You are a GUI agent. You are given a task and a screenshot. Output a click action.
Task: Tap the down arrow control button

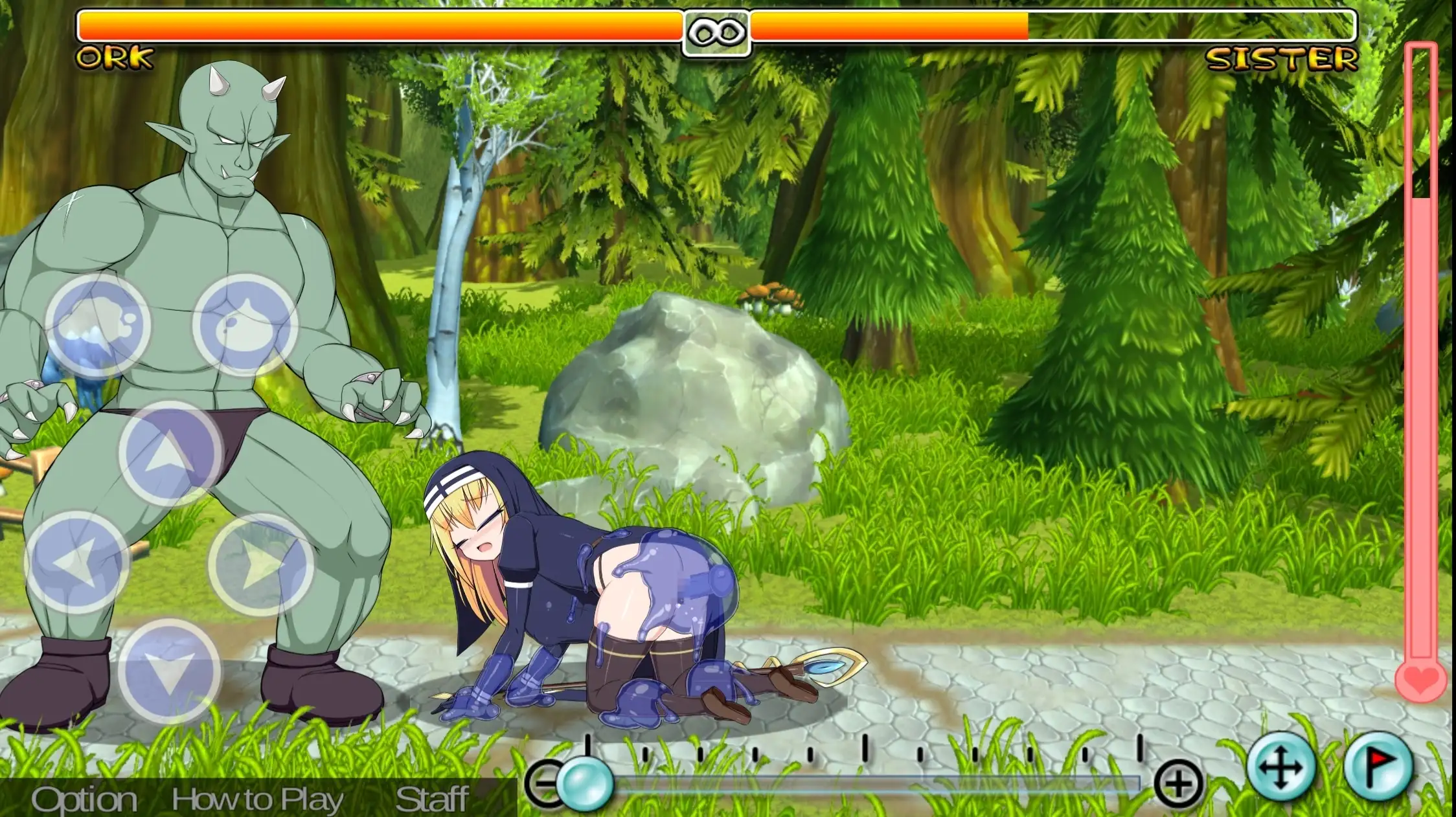pyautogui.click(x=170, y=670)
